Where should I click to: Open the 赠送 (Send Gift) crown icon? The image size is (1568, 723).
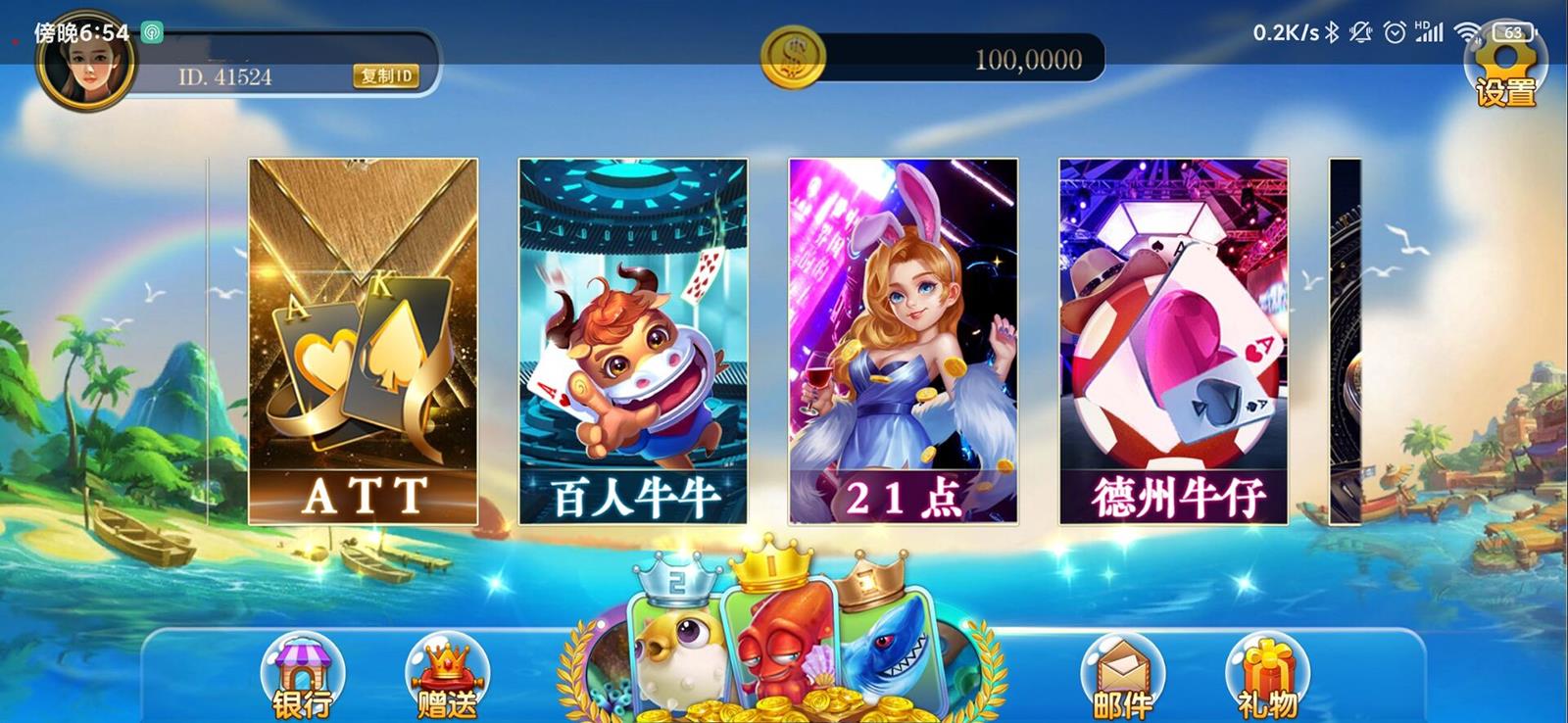446,676
